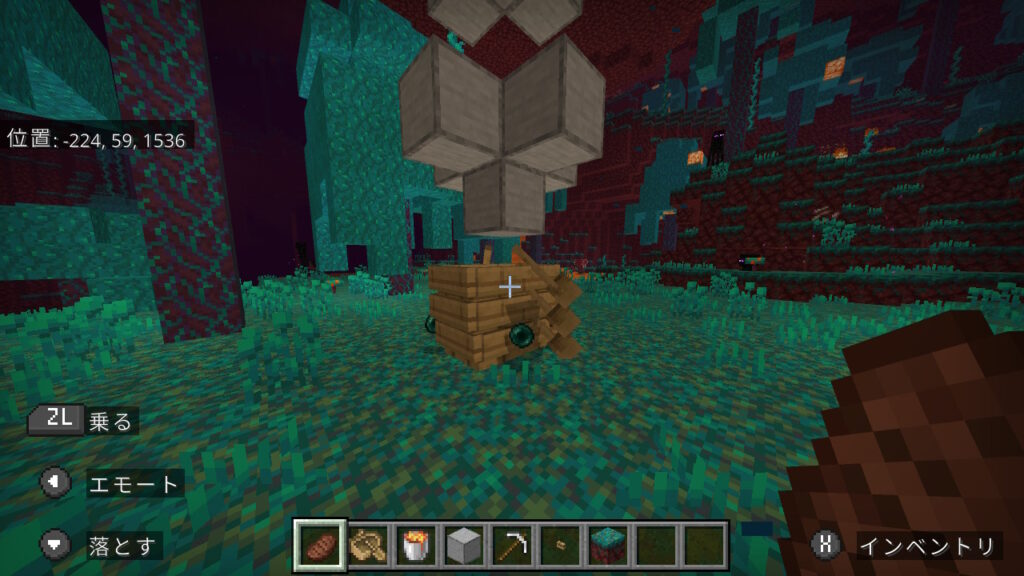
Task: Select the light gray block slot
Action: 463,546
